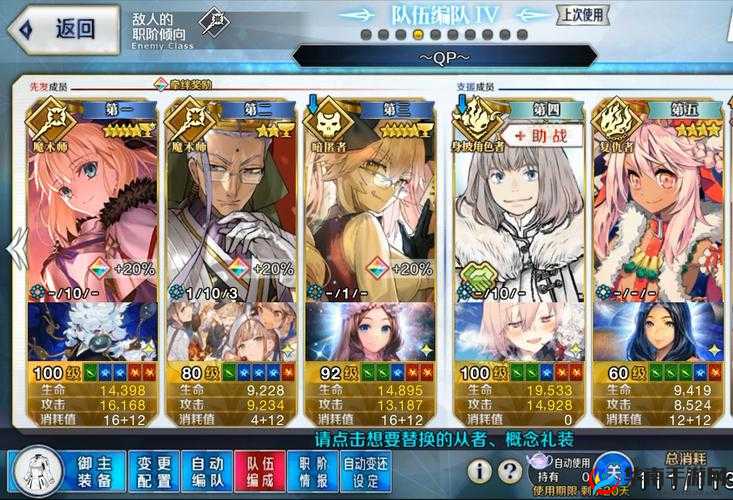The height and width of the screenshot is (500, 733).
Task: Go back with the 返回 button
Action: click(x=60, y=28)
